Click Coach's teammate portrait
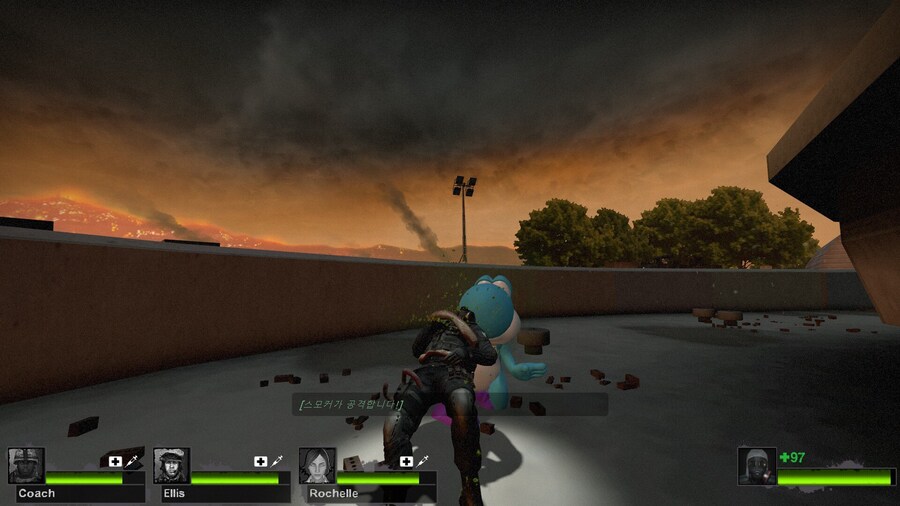 point(26,466)
